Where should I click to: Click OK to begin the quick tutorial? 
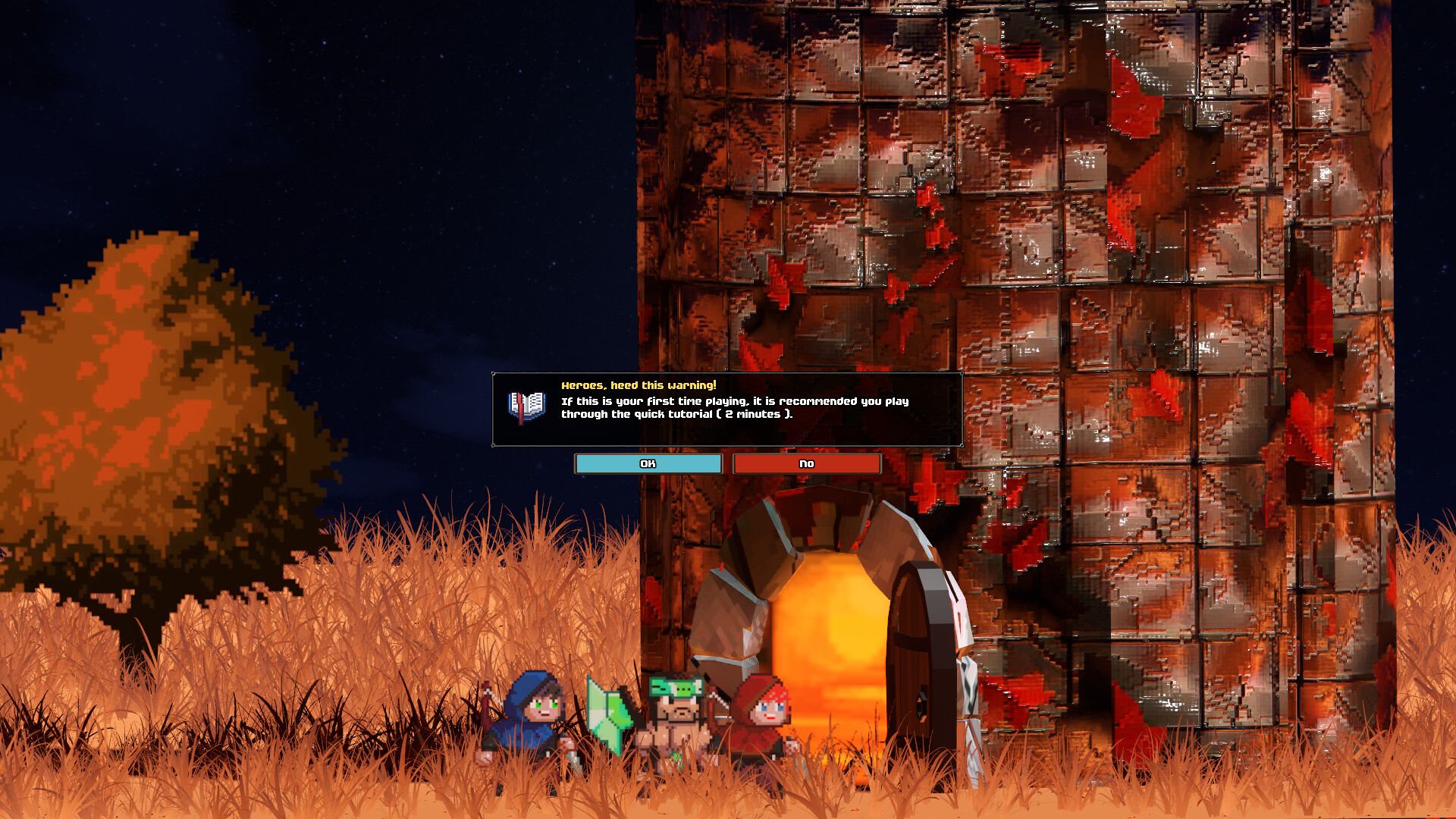tap(647, 463)
